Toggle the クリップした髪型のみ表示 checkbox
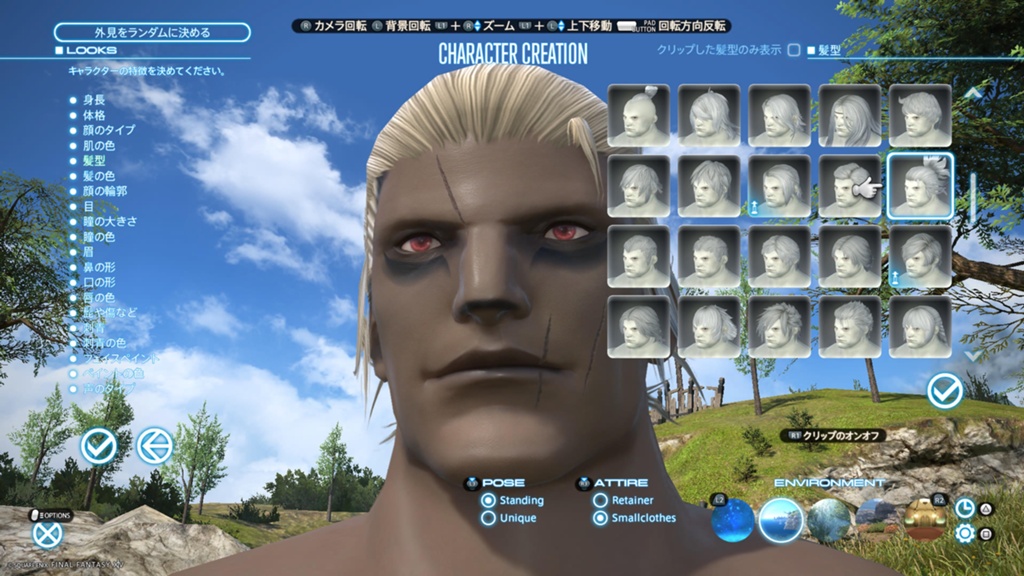This screenshot has height=576, width=1024. (x=794, y=49)
